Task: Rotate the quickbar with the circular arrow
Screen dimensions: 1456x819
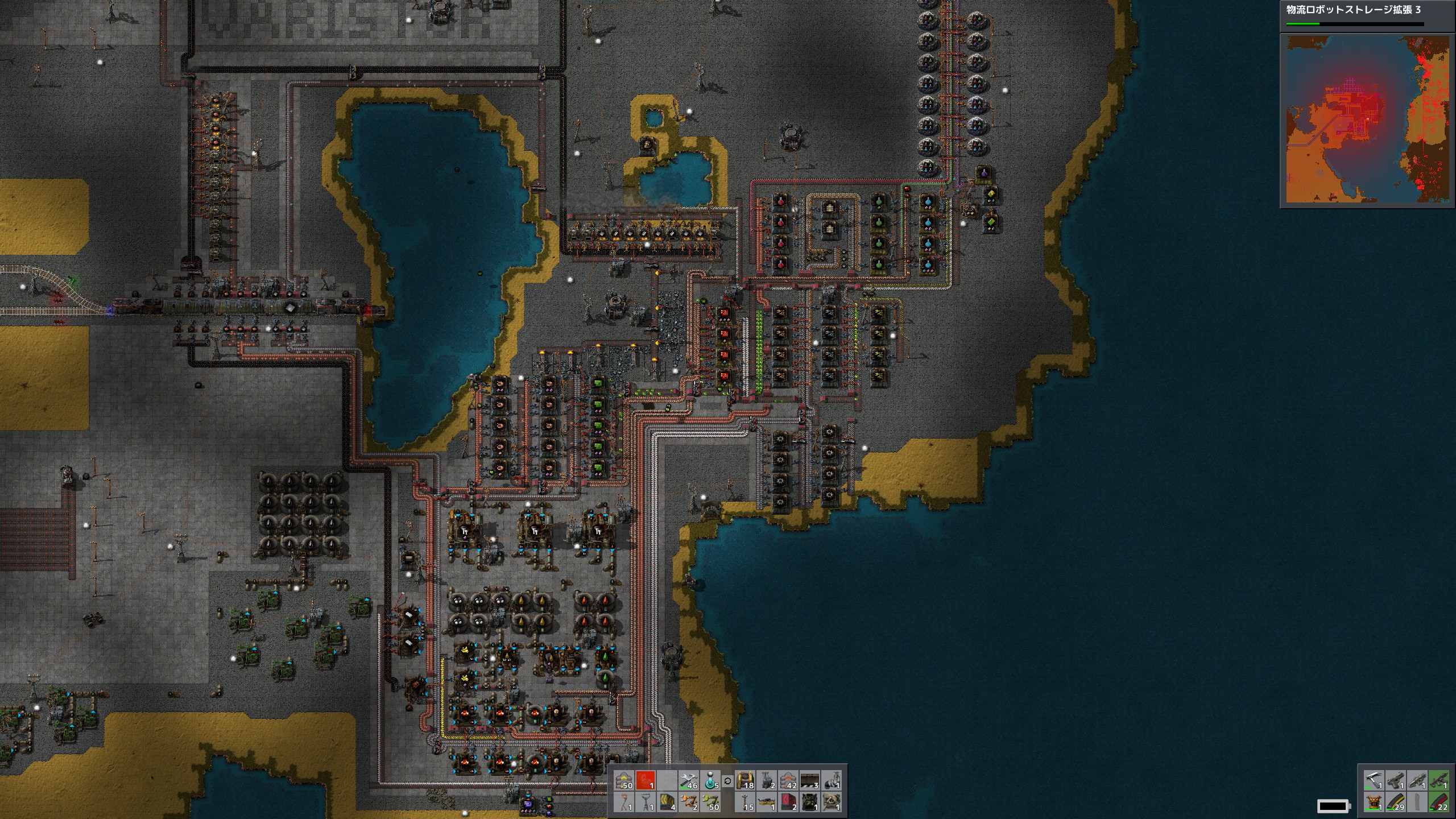Action: pyautogui.click(x=727, y=781)
